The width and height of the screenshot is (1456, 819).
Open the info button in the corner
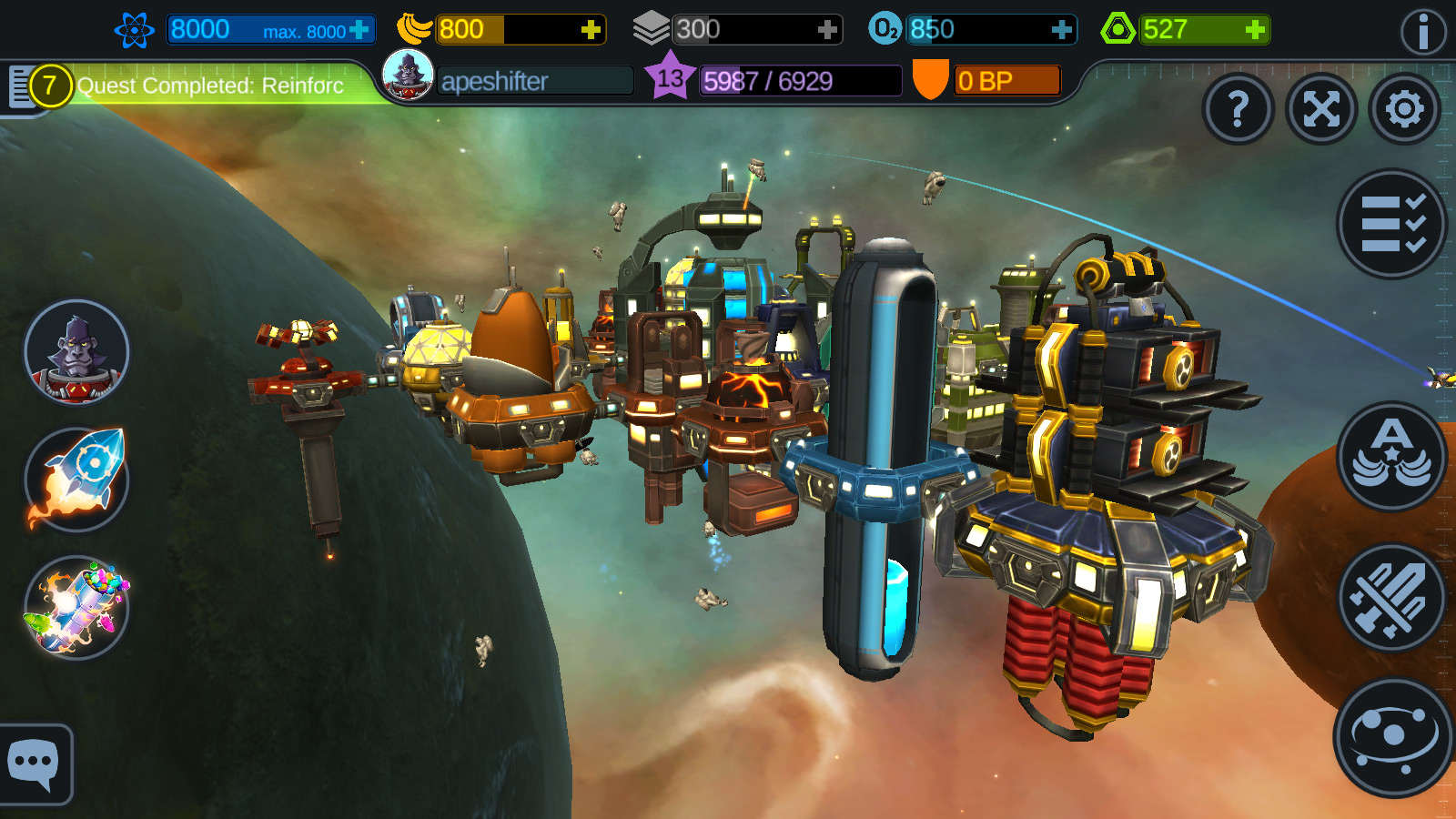[1422, 33]
